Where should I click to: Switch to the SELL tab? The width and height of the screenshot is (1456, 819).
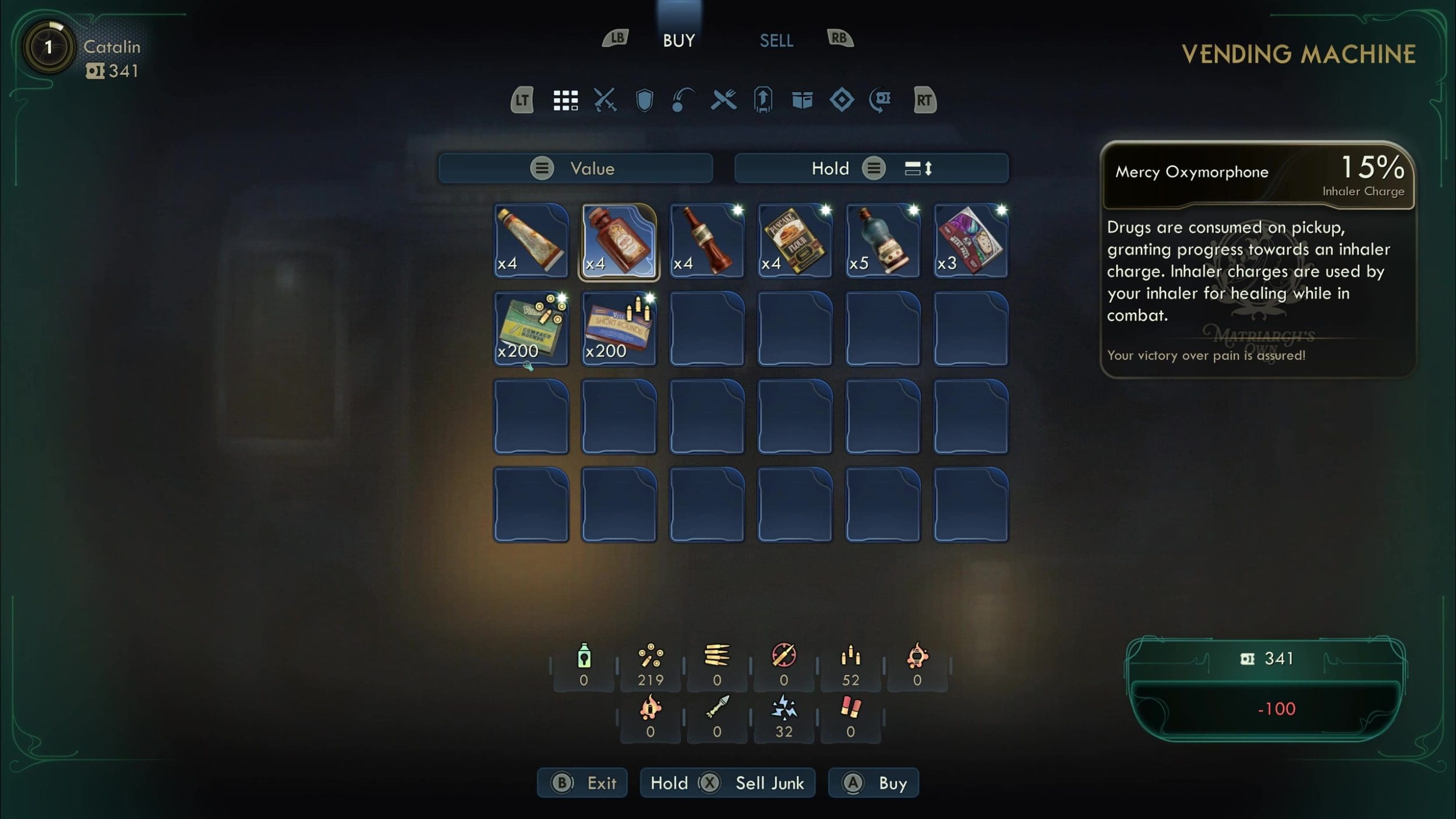776,41
